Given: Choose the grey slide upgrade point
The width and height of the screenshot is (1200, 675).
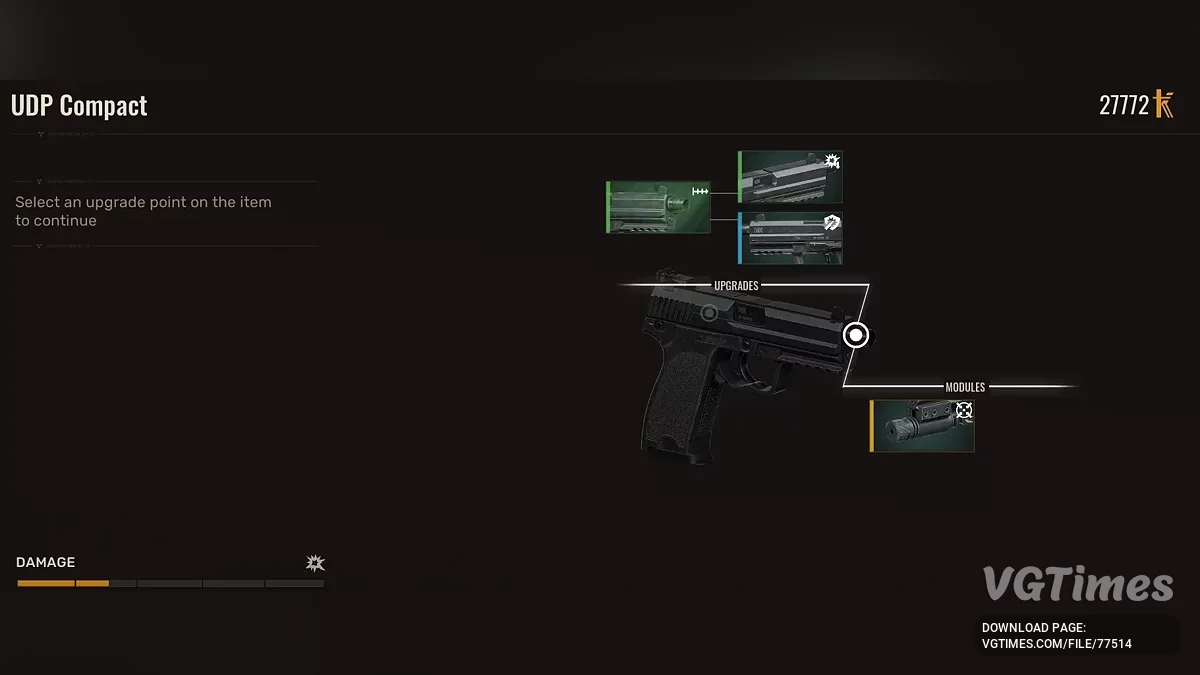Looking at the screenshot, I should pyautogui.click(x=708, y=313).
